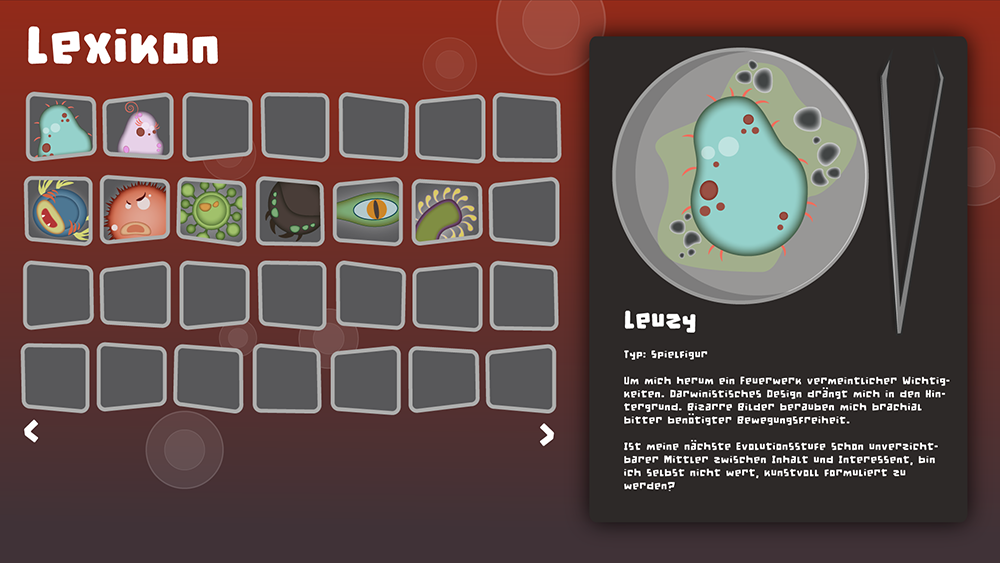Select the teal Leuzy blob tile

coord(61,127)
